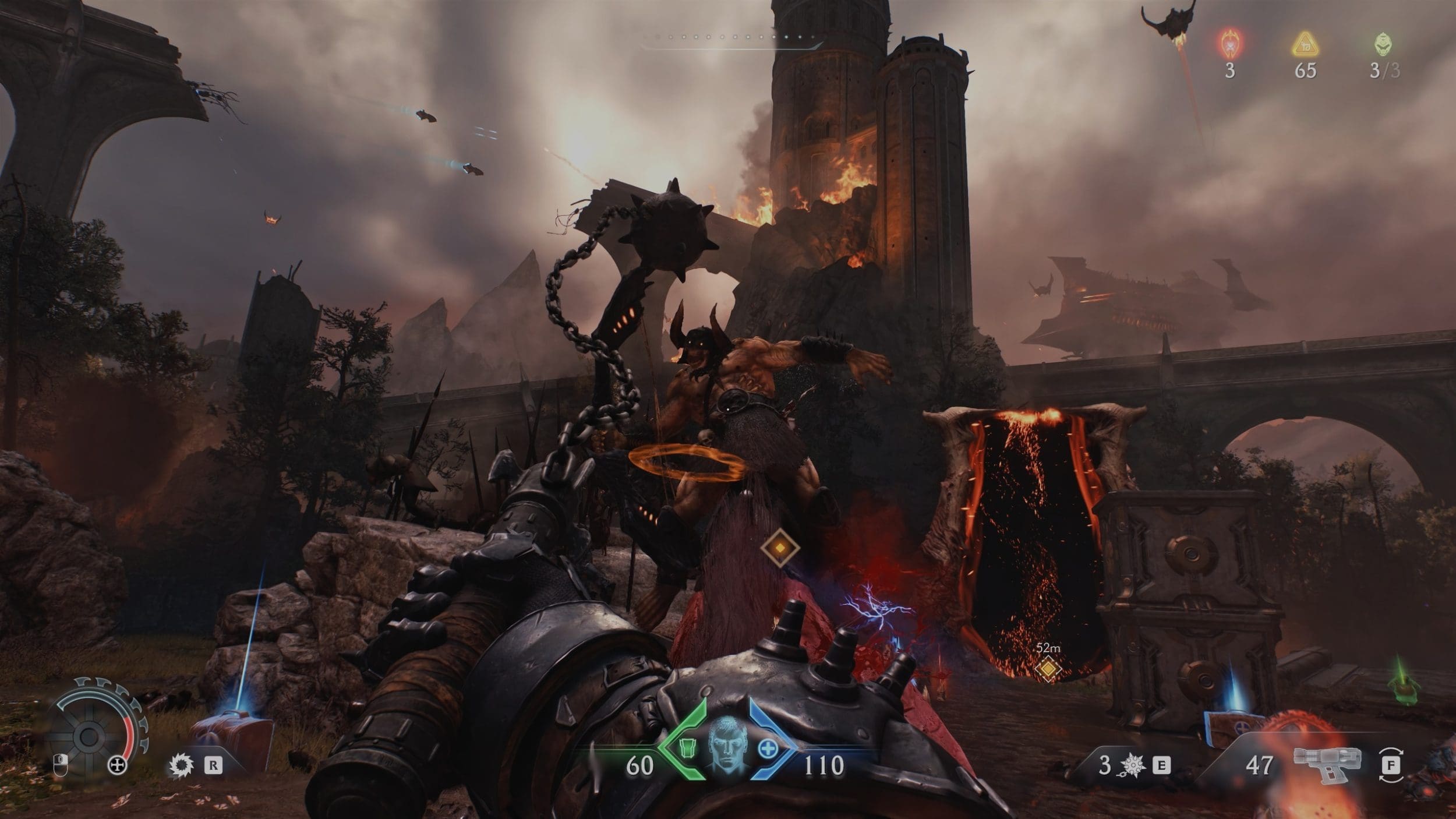Select the yellow triangle gold currency icon
This screenshot has height=819, width=1456.
pyautogui.click(x=1305, y=44)
